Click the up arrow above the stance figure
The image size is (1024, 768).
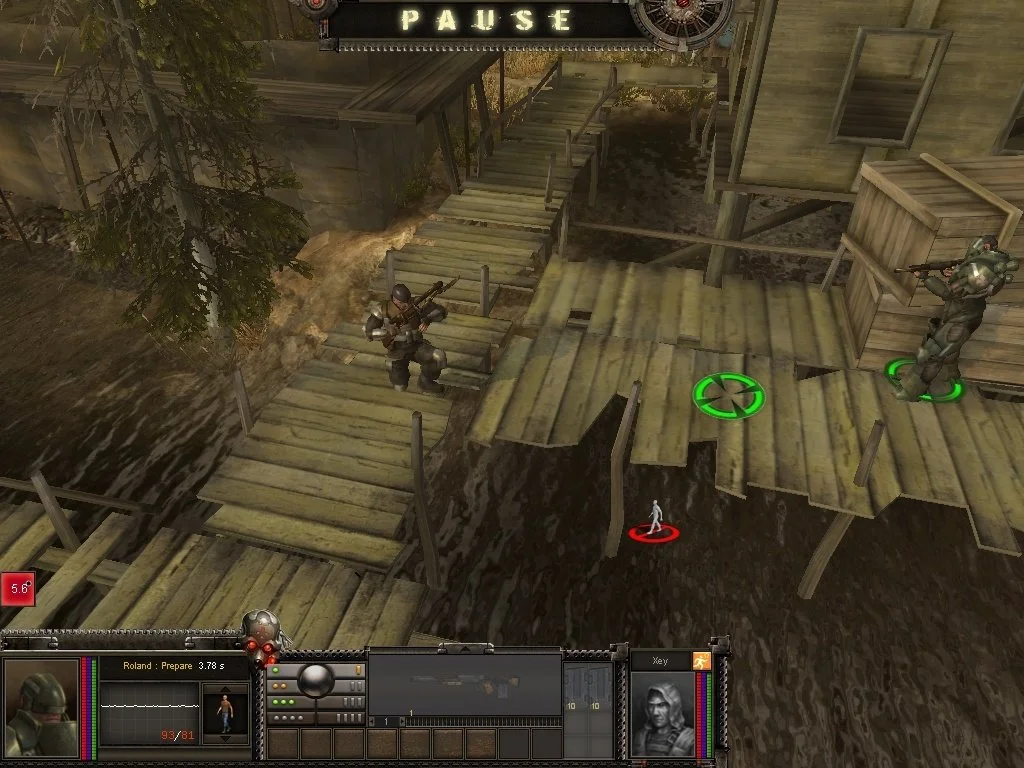pyautogui.click(x=225, y=688)
